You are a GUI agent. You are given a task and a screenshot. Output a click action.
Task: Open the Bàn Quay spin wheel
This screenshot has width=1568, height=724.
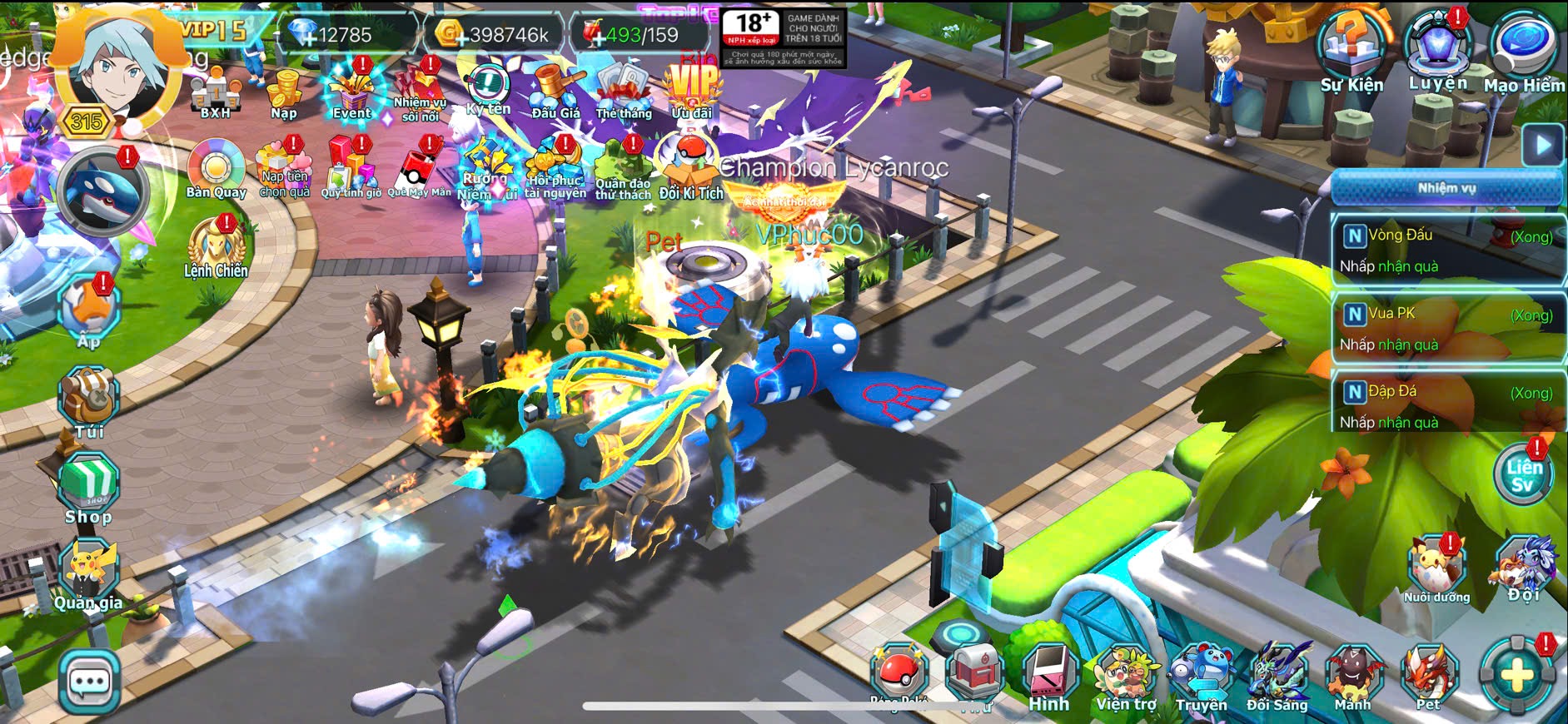pos(216,167)
